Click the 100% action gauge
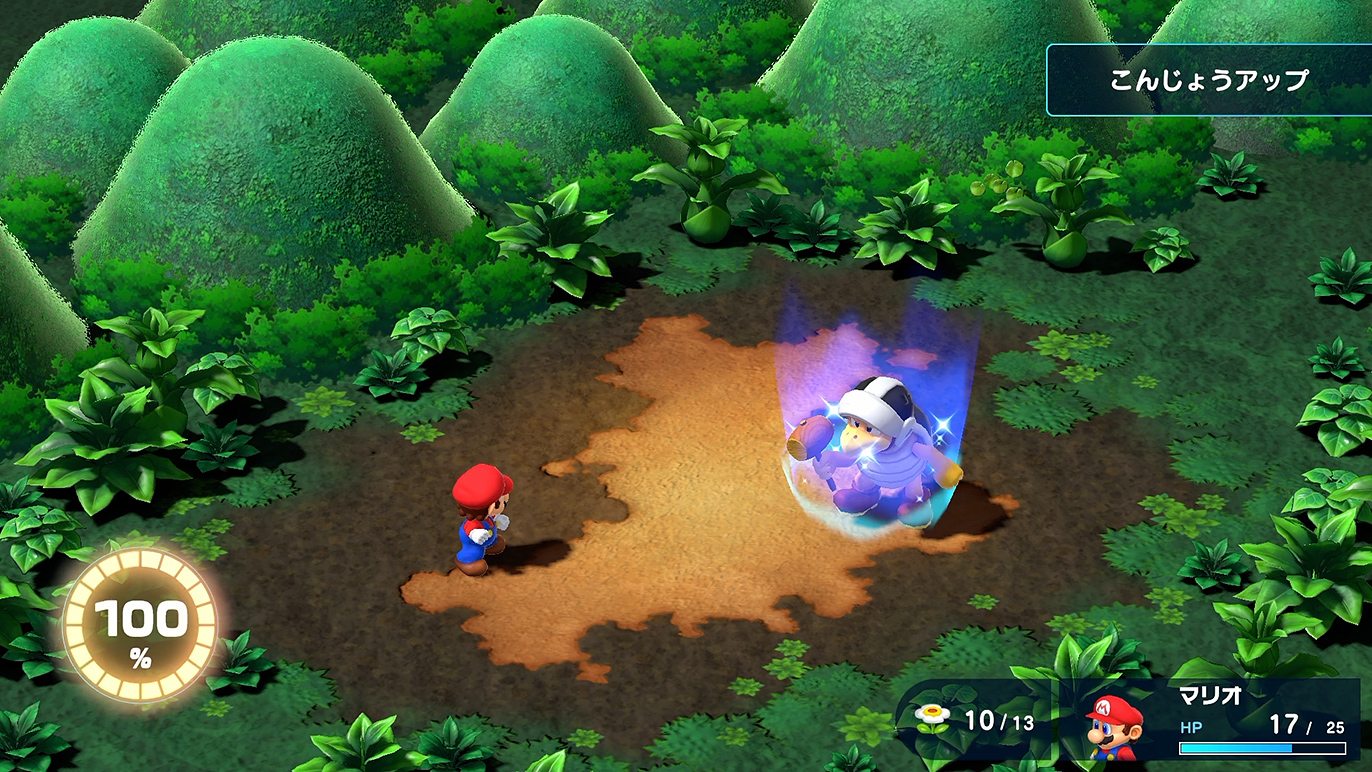The width and height of the screenshot is (1372, 772). 139,626
